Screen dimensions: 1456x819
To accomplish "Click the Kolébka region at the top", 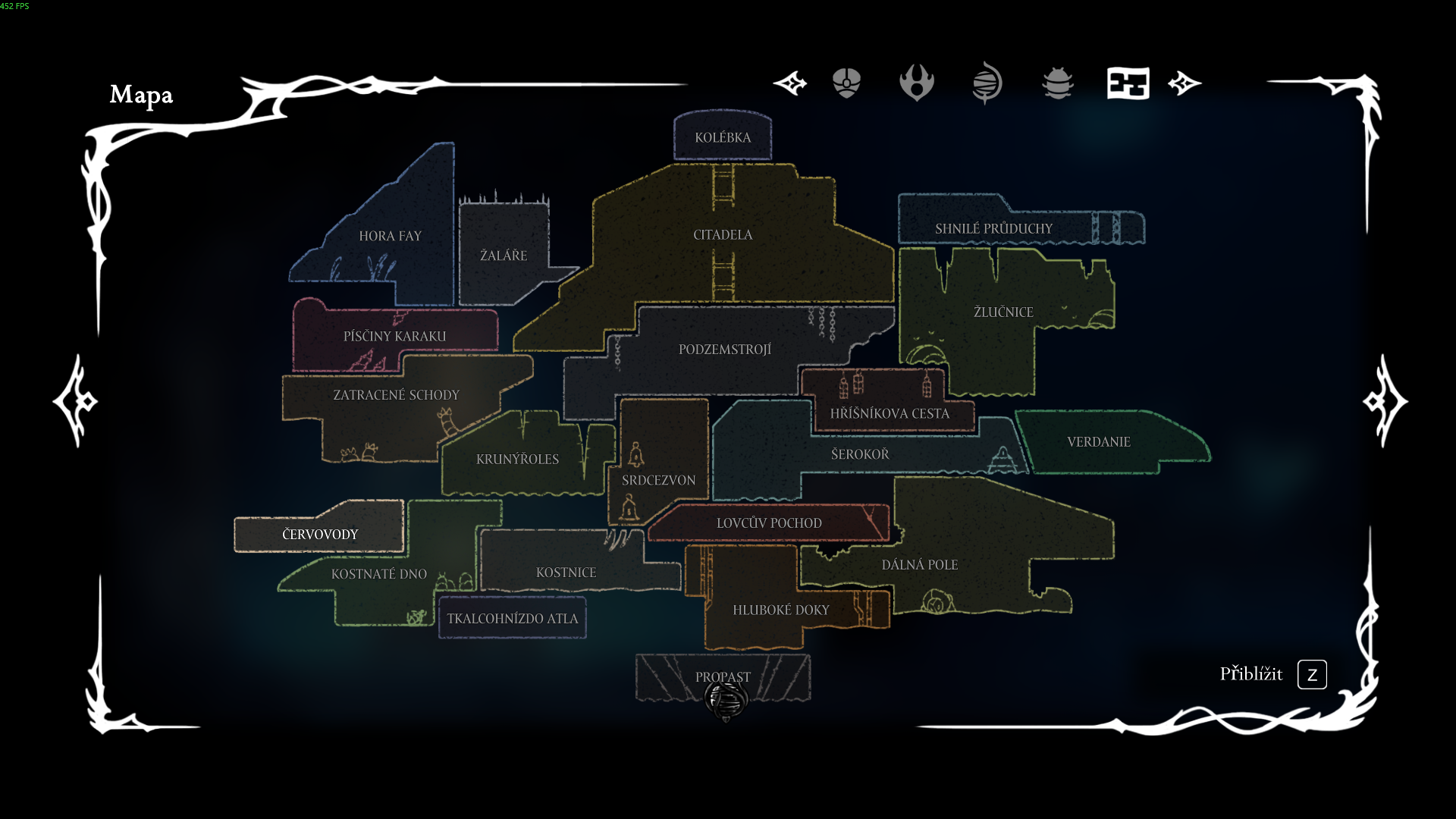I will 722,137.
